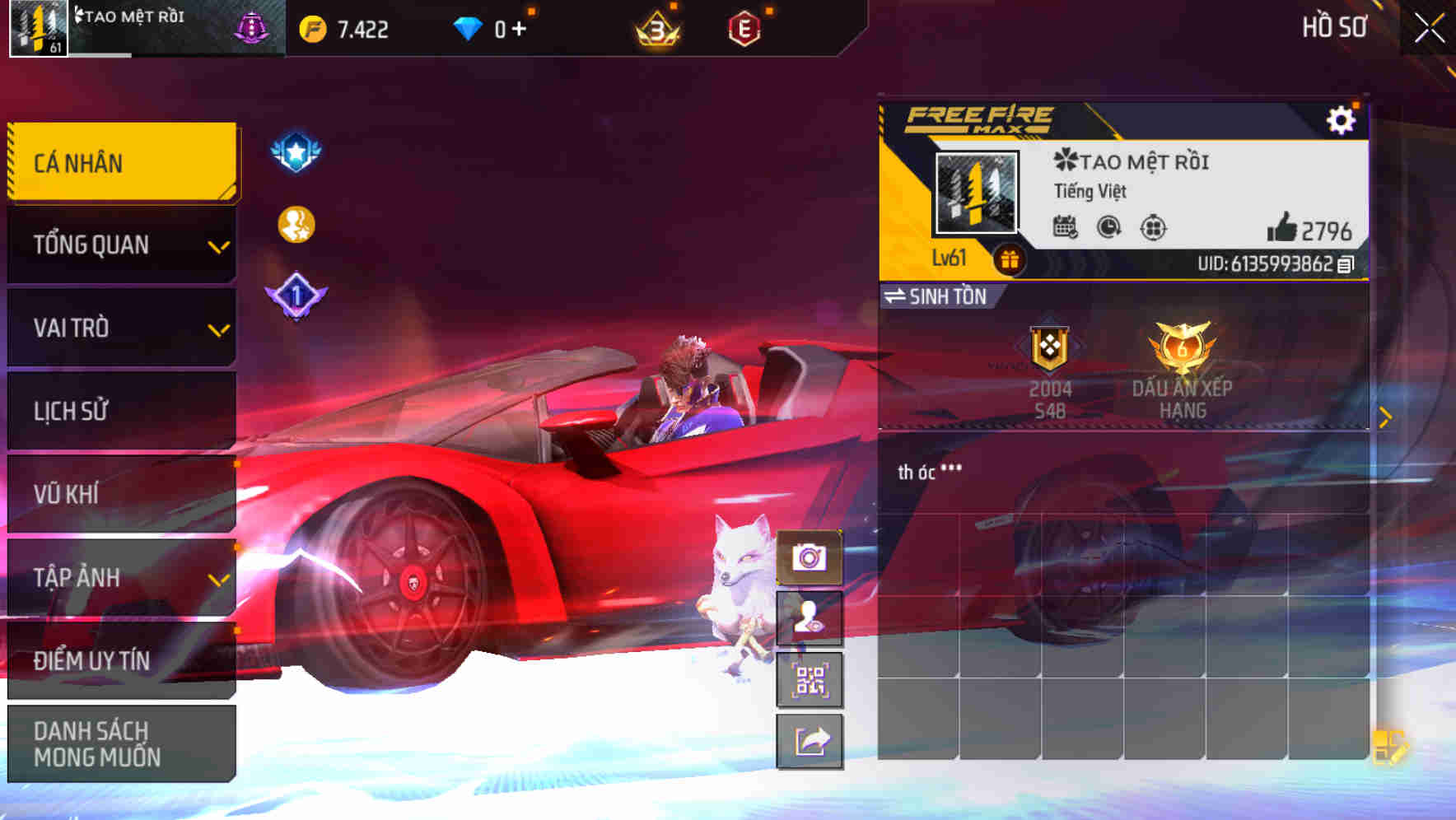
Task: Click the share icon below the QR code
Action: 811,741
